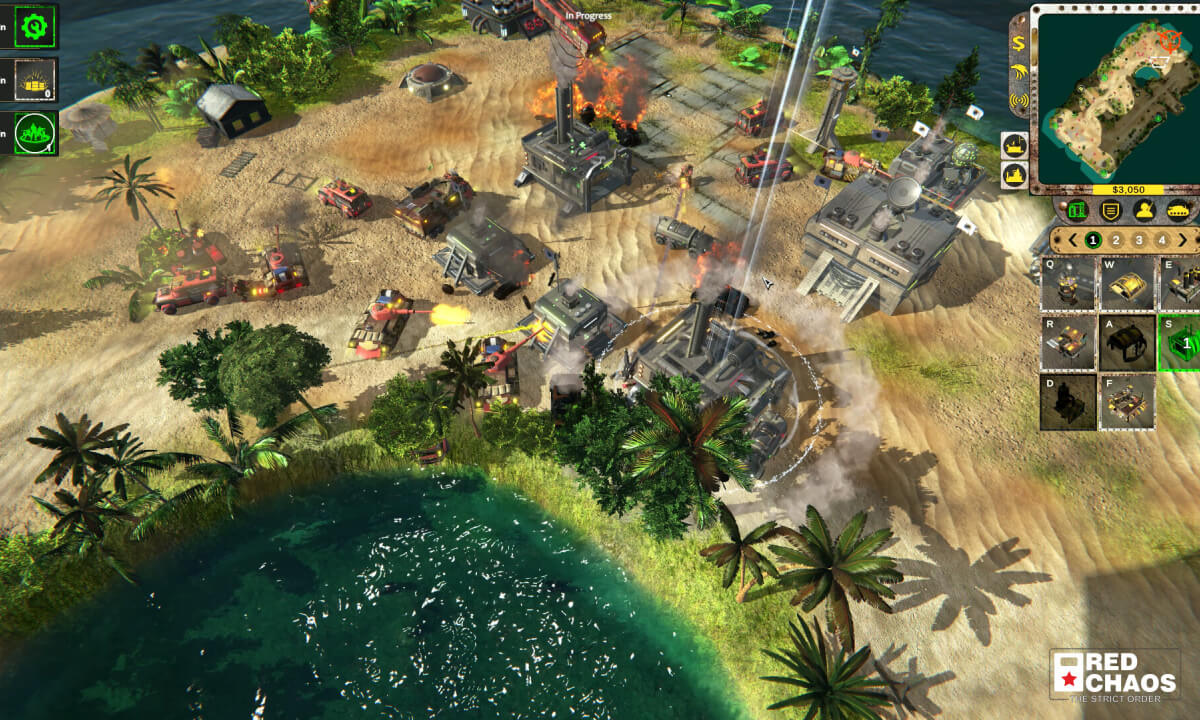Click the dollar sign button beside the minimap
The image size is (1200, 720).
(x=1018, y=43)
